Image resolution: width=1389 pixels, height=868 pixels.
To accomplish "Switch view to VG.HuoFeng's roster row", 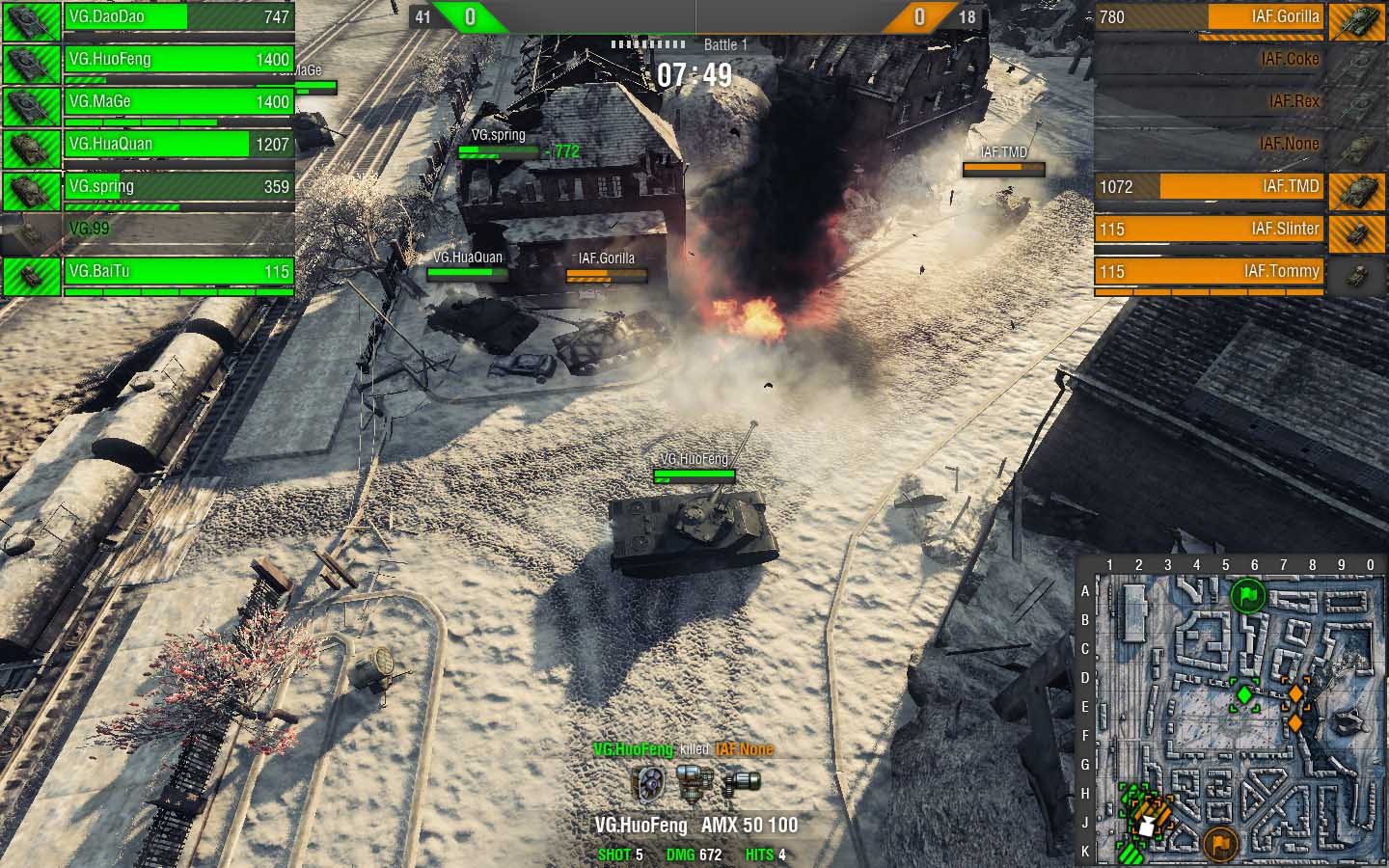I will pos(178,60).
